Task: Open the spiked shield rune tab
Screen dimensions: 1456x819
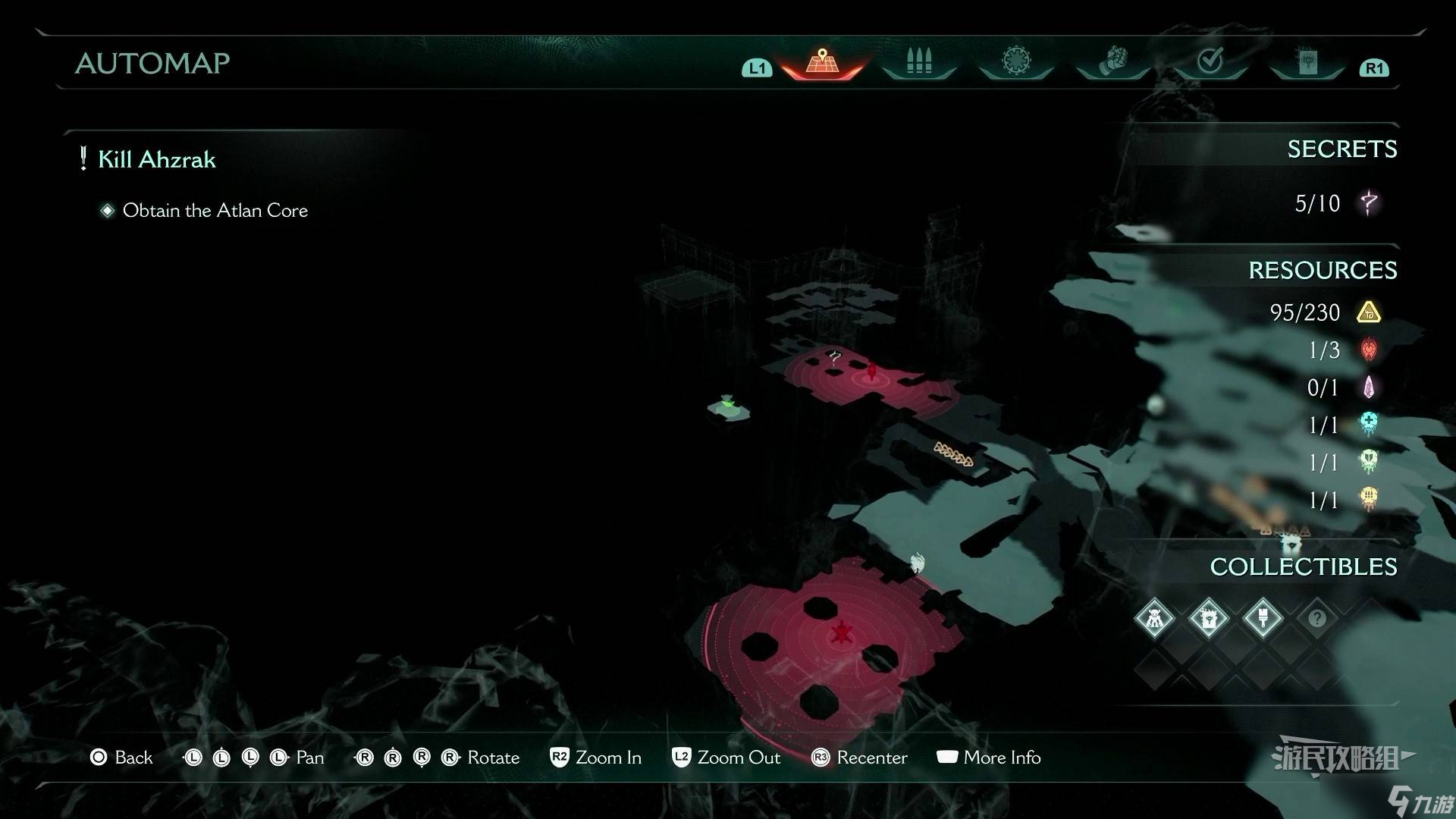Action: pos(1015,61)
